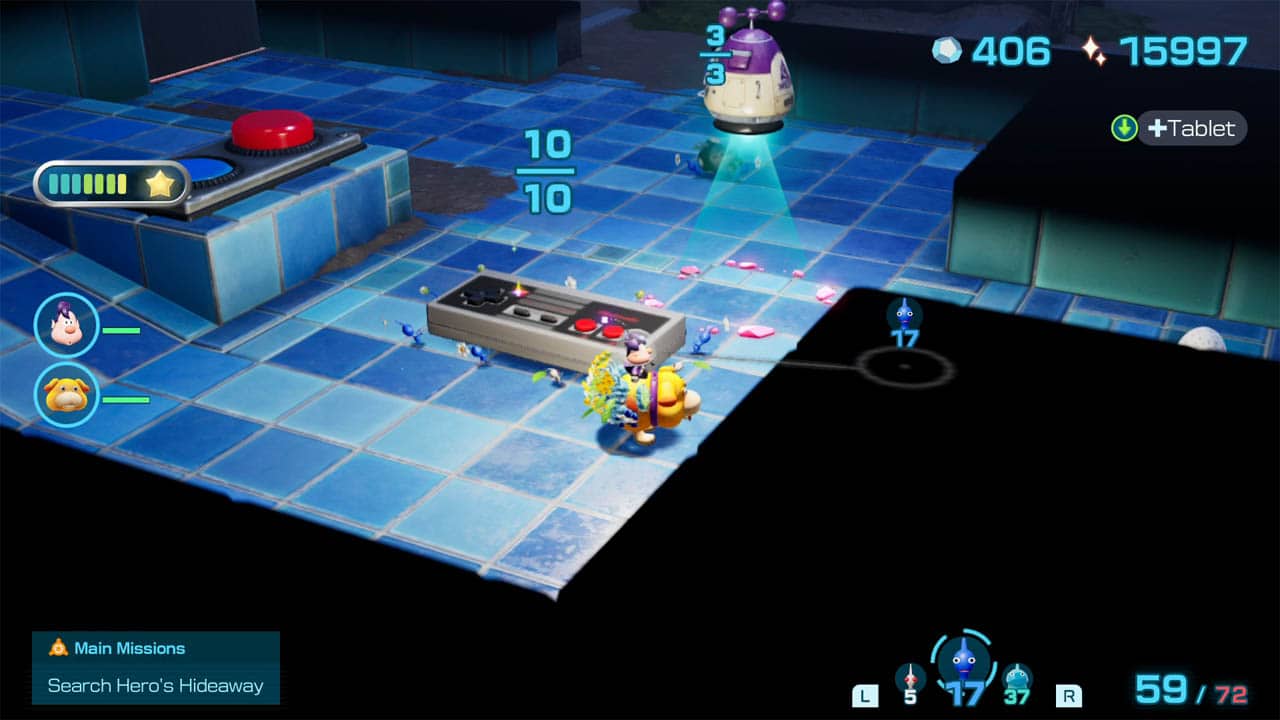
Task: Select the blue Pikmin squad icon
Action: click(962, 659)
